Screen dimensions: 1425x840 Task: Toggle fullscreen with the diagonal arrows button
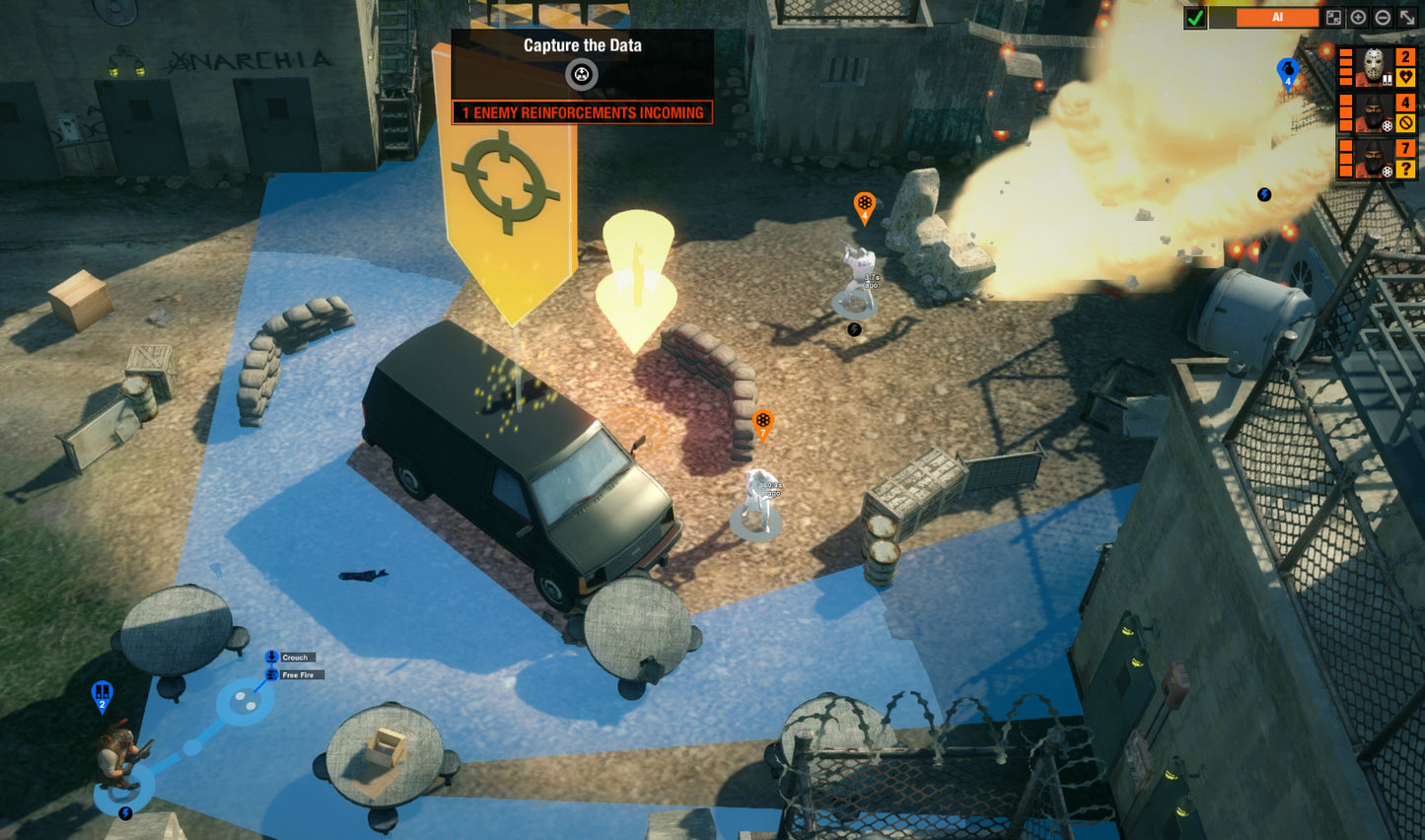tap(1407, 18)
